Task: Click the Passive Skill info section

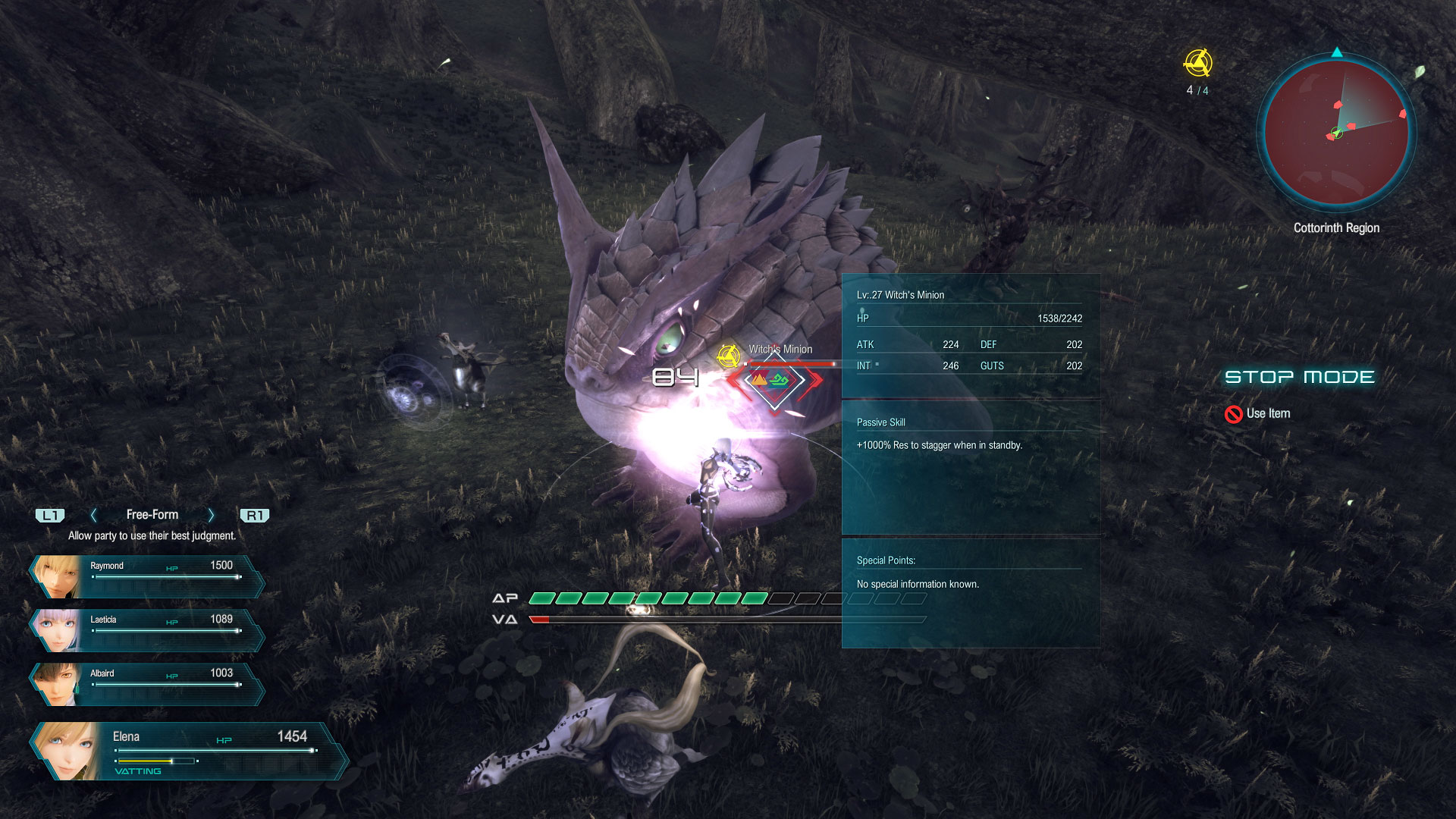Action: click(970, 466)
